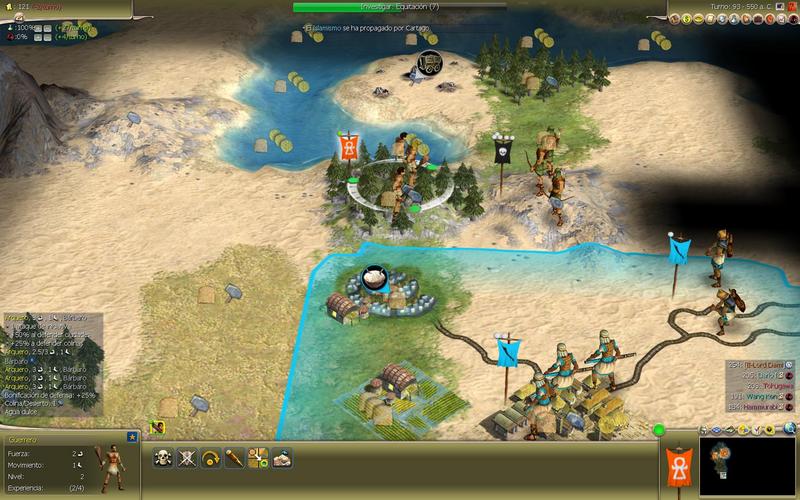800x500 pixels.
Task: Open the minimap
Action: click(x=746, y=466)
